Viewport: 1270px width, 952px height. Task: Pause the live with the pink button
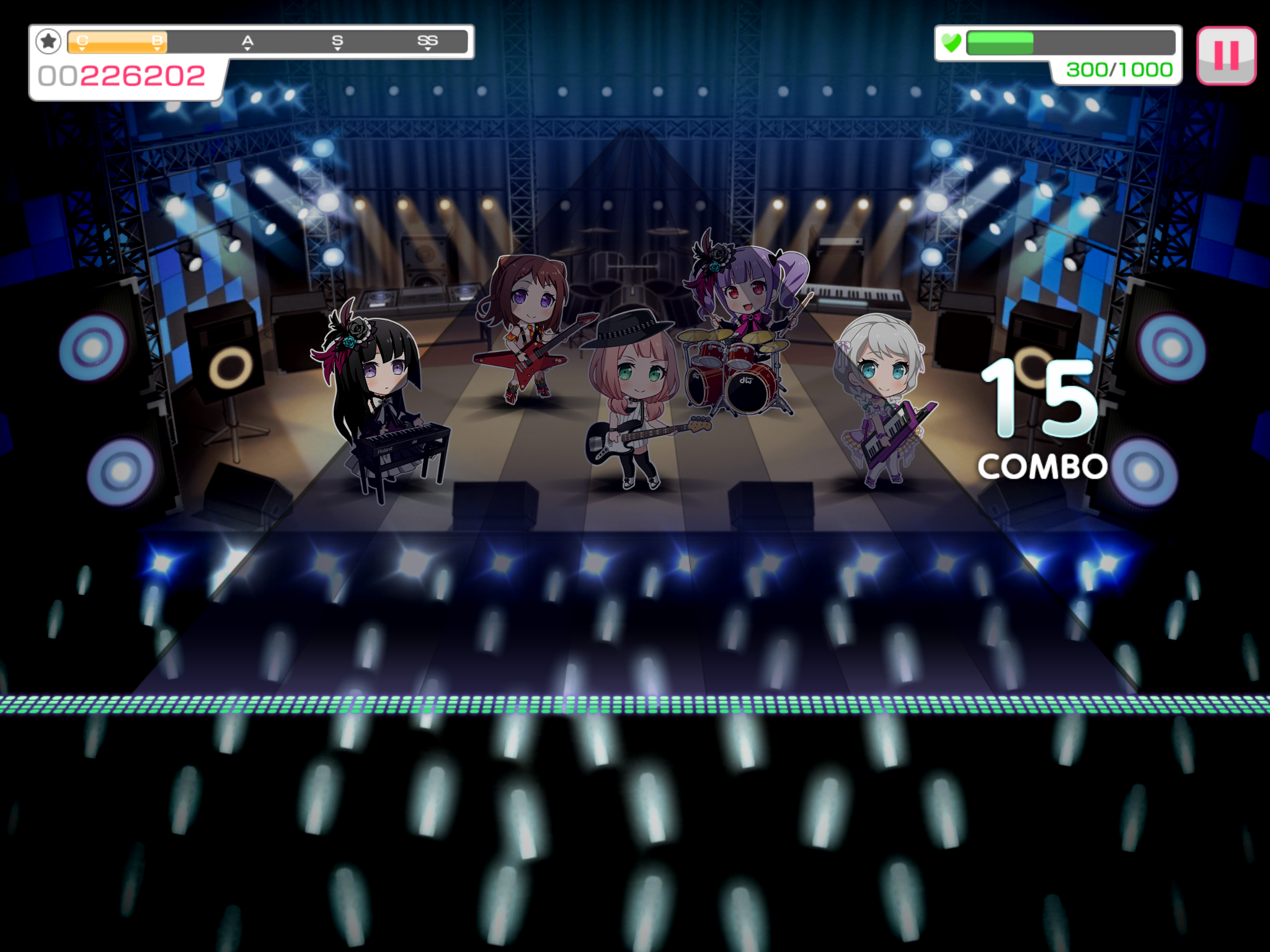tap(1225, 55)
